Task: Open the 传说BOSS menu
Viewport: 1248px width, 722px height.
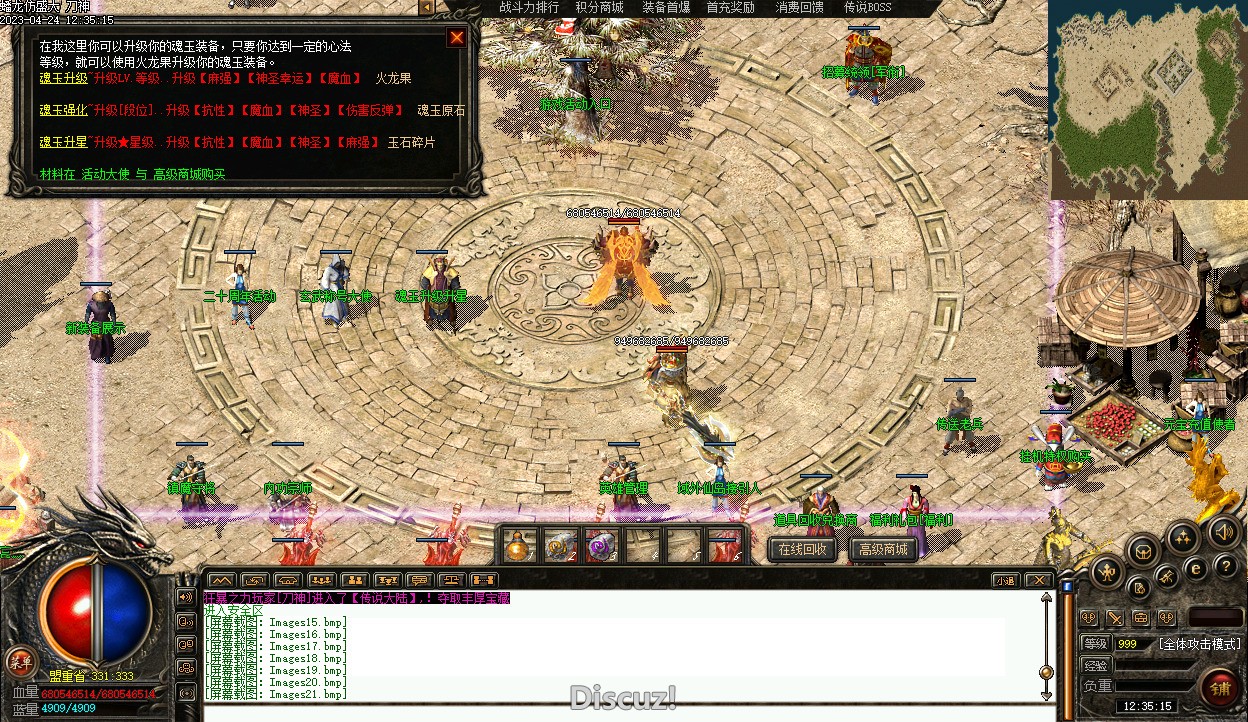Action: click(x=867, y=8)
